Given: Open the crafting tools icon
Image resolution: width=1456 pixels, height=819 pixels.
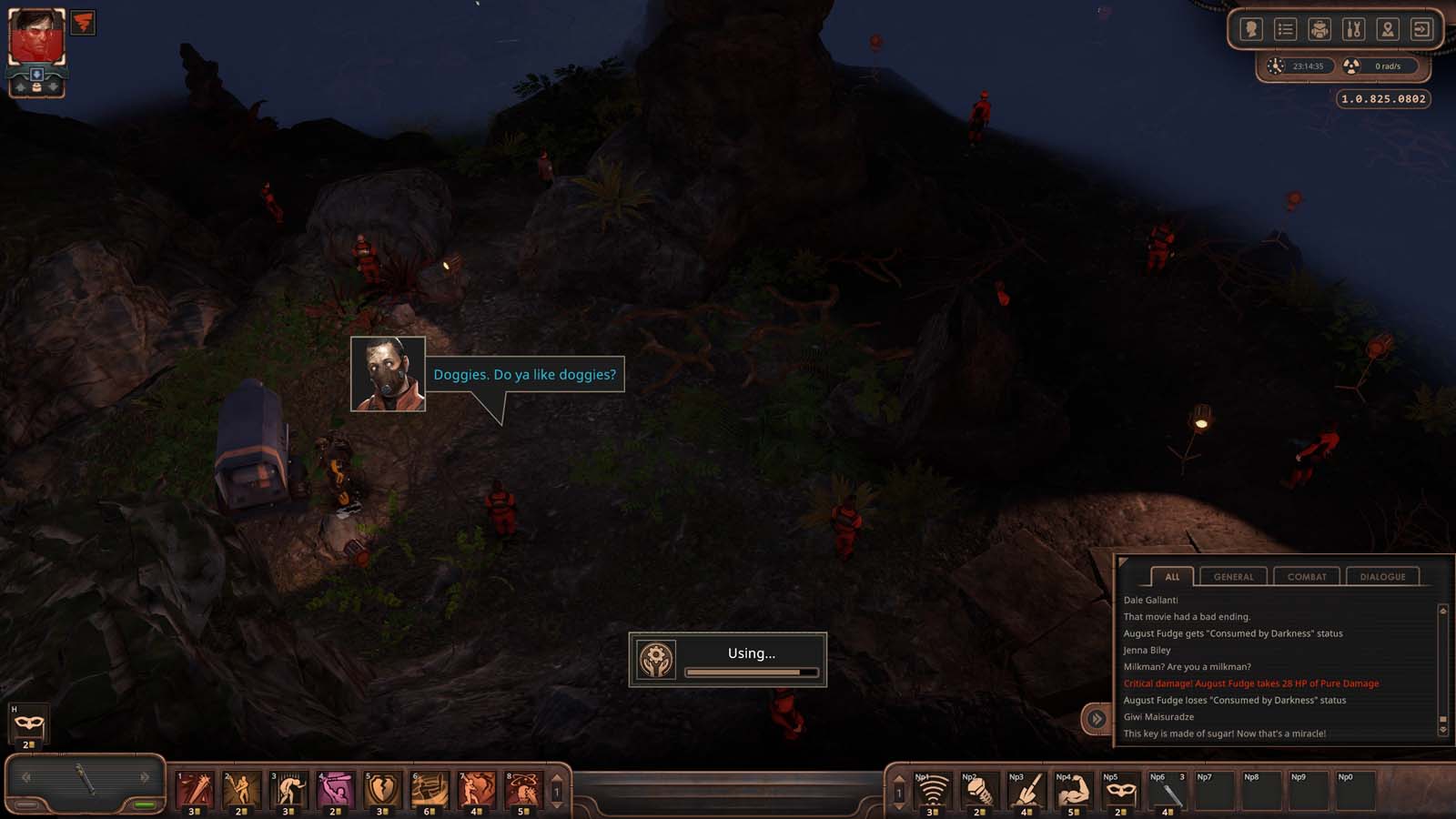Looking at the screenshot, I should [x=1353, y=30].
